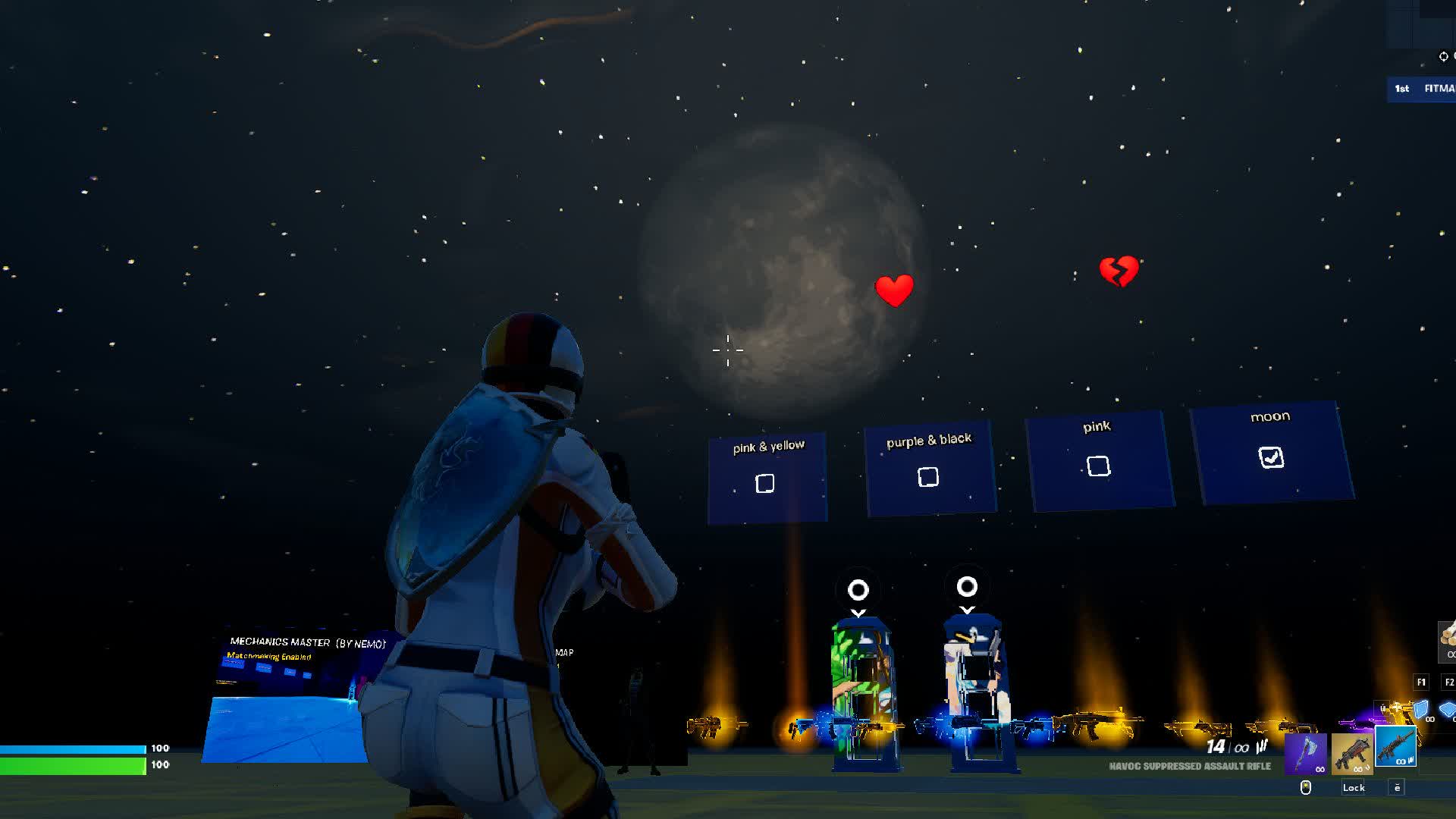
Task: Untick the "moon" sky checkbox
Action: pyautogui.click(x=1271, y=457)
